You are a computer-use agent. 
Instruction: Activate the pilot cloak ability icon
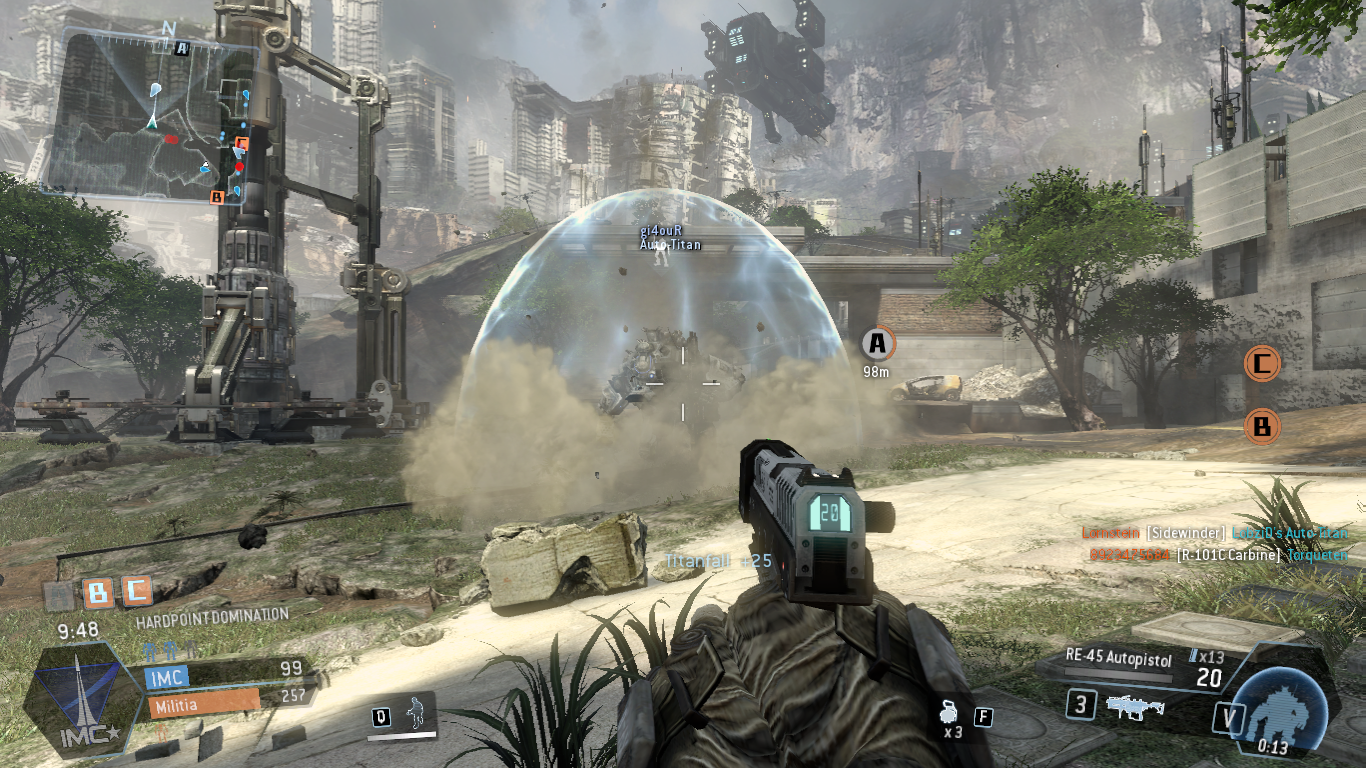[412, 715]
